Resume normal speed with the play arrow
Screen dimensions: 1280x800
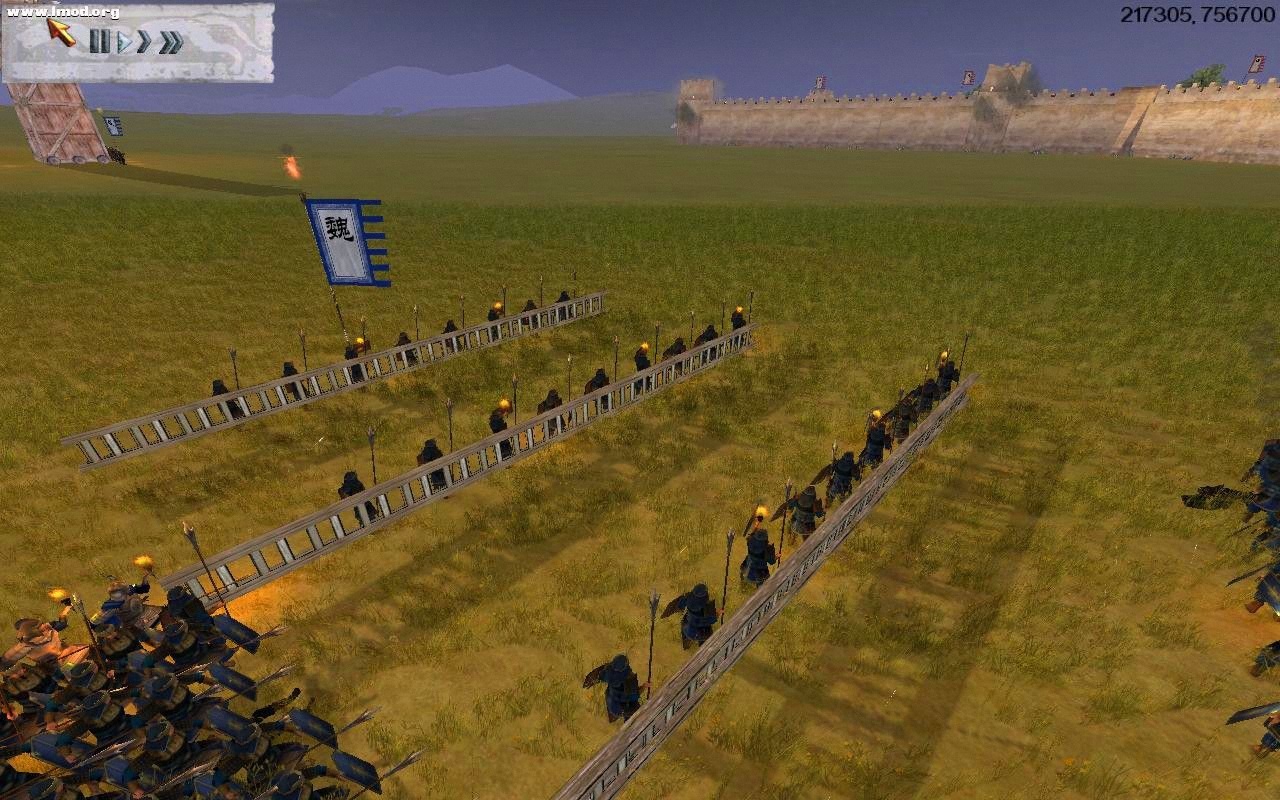(x=124, y=42)
